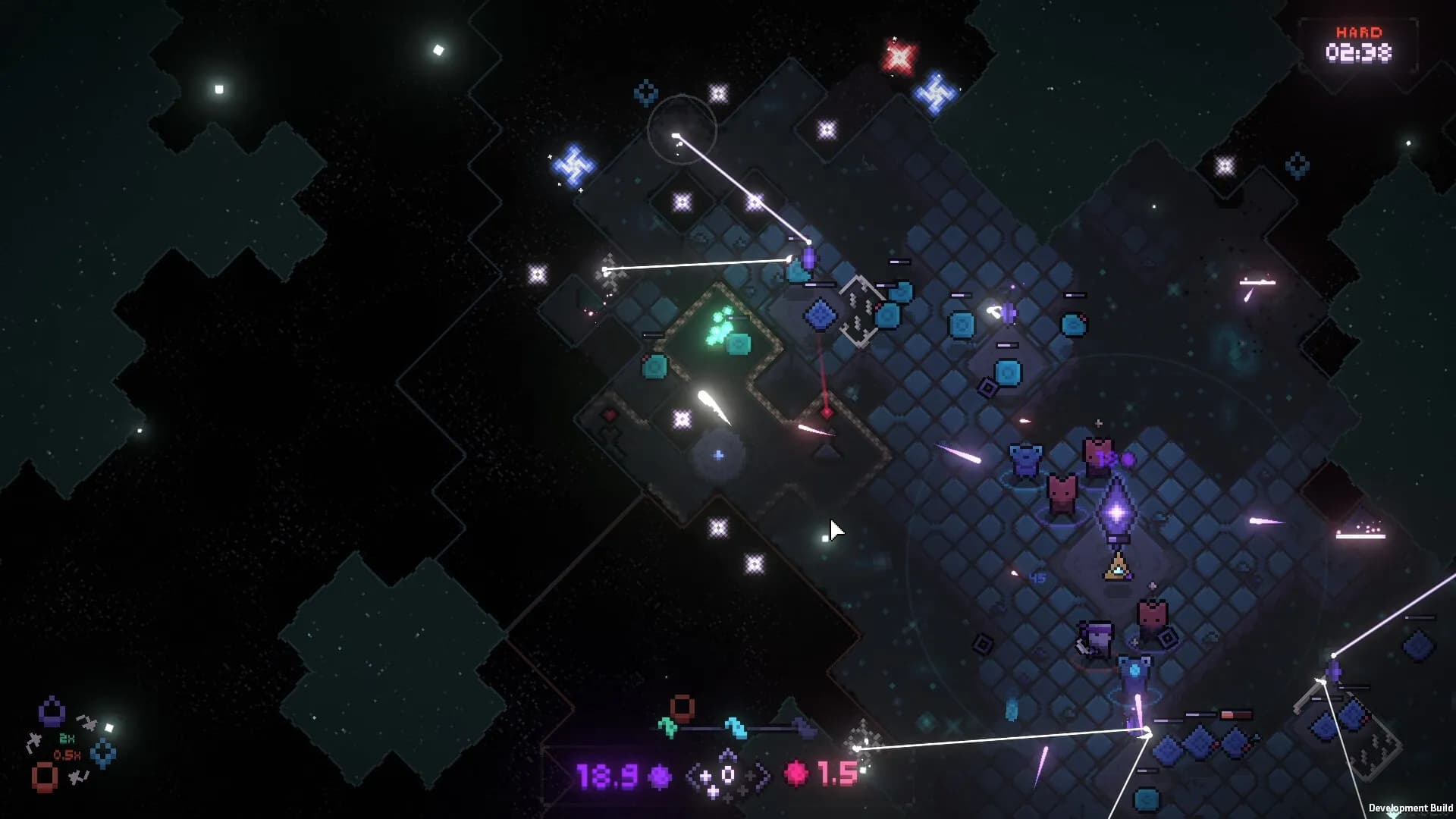
Task: Toggle the HARD difficulty label
Action: tap(1360, 30)
